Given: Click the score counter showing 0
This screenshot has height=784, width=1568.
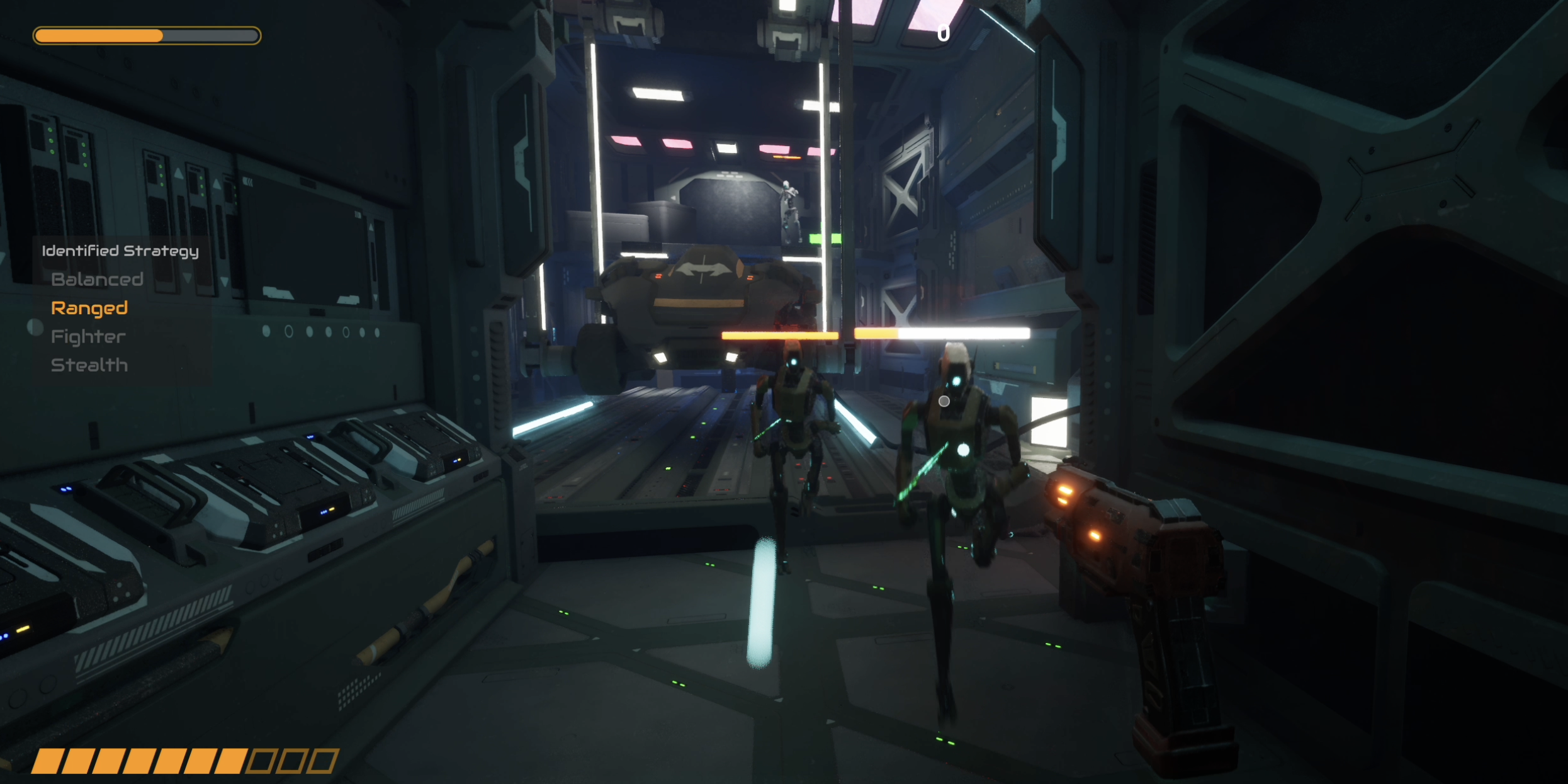Looking at the screenshot, I should point(942,33).
